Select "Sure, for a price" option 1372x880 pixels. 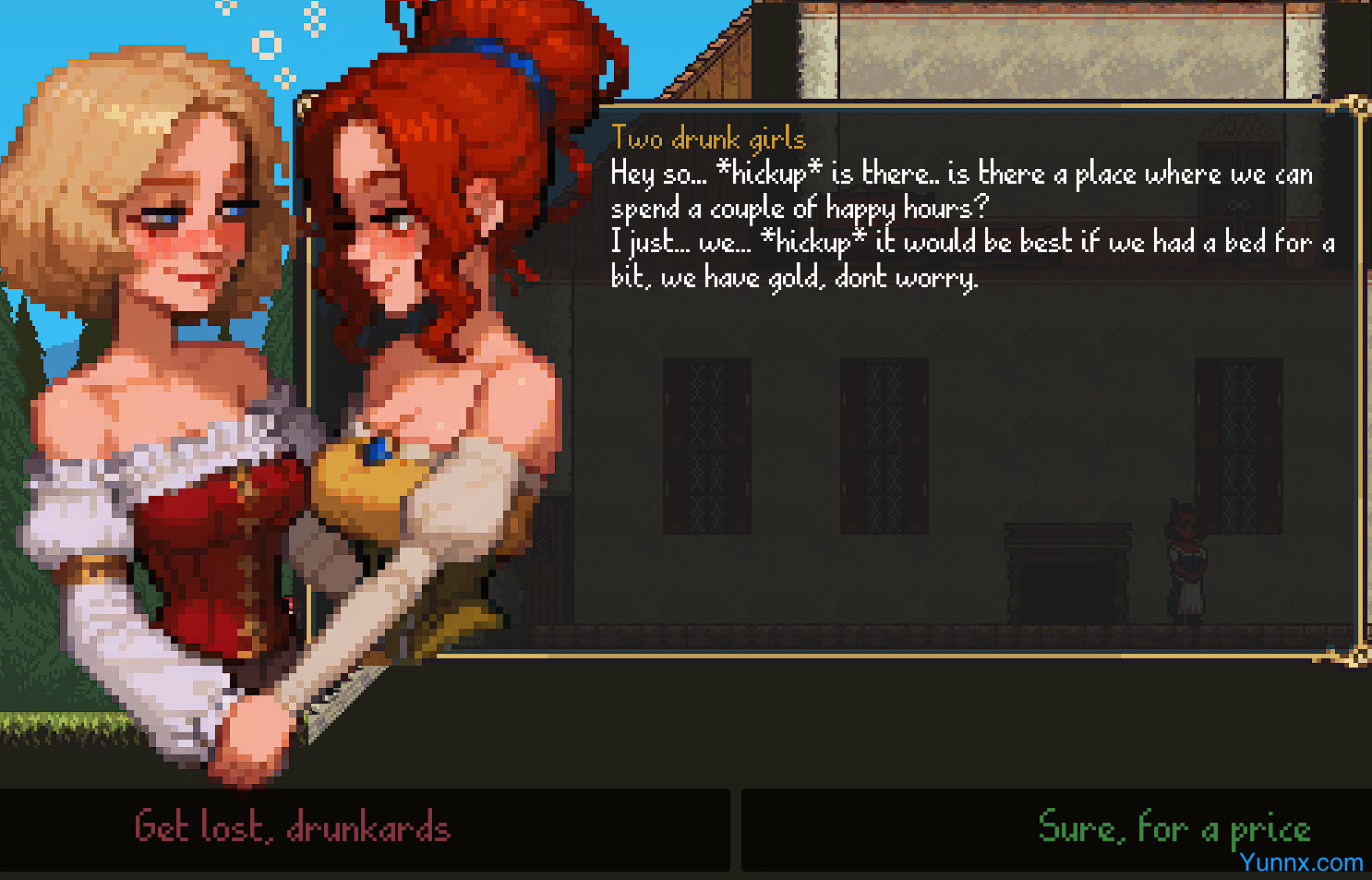[1173, 826]
